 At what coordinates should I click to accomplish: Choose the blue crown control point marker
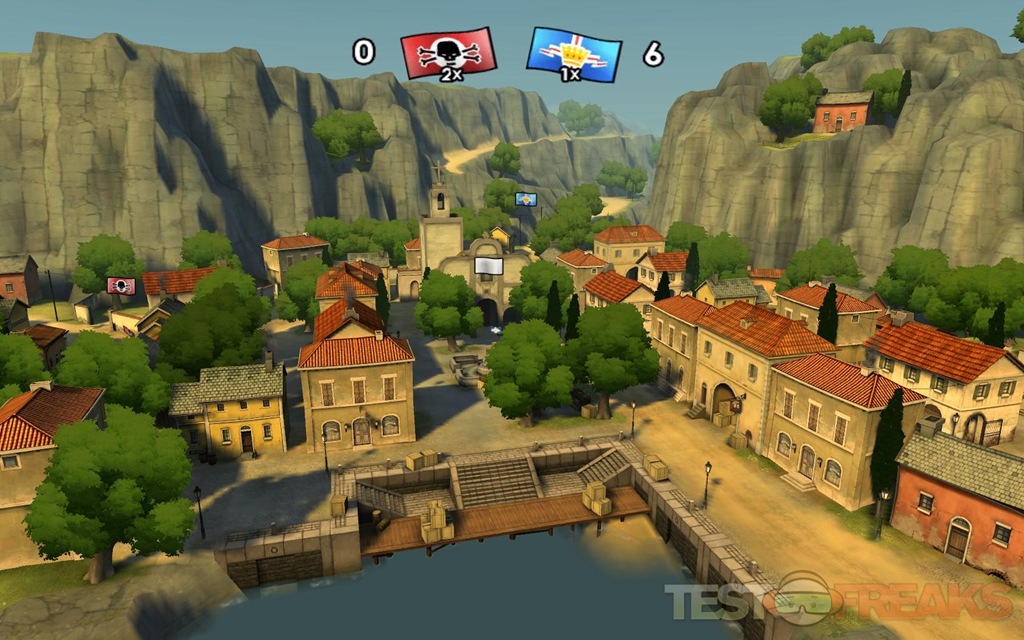click(x=526, y=200)
